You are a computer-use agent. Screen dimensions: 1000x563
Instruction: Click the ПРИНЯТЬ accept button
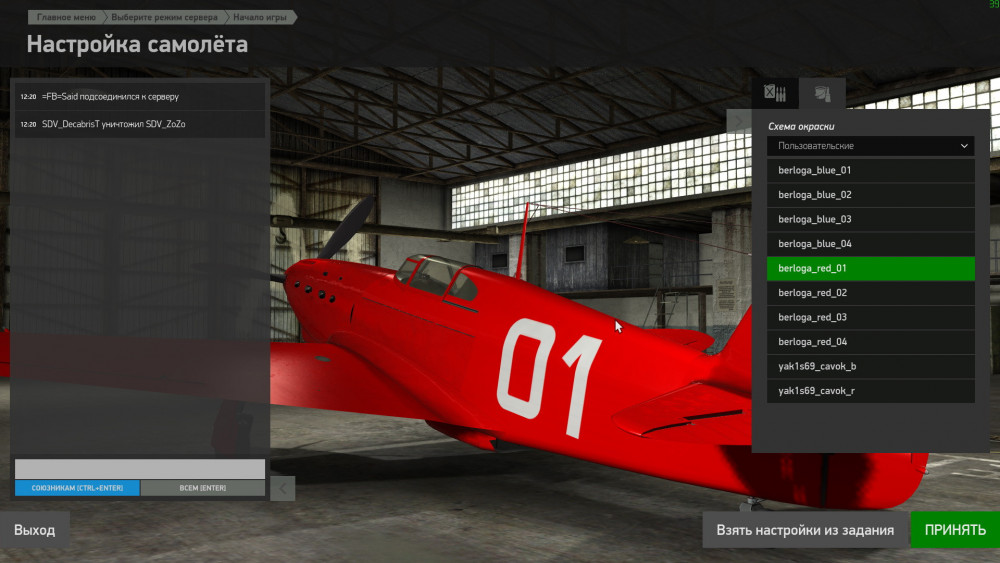point(954,530)
